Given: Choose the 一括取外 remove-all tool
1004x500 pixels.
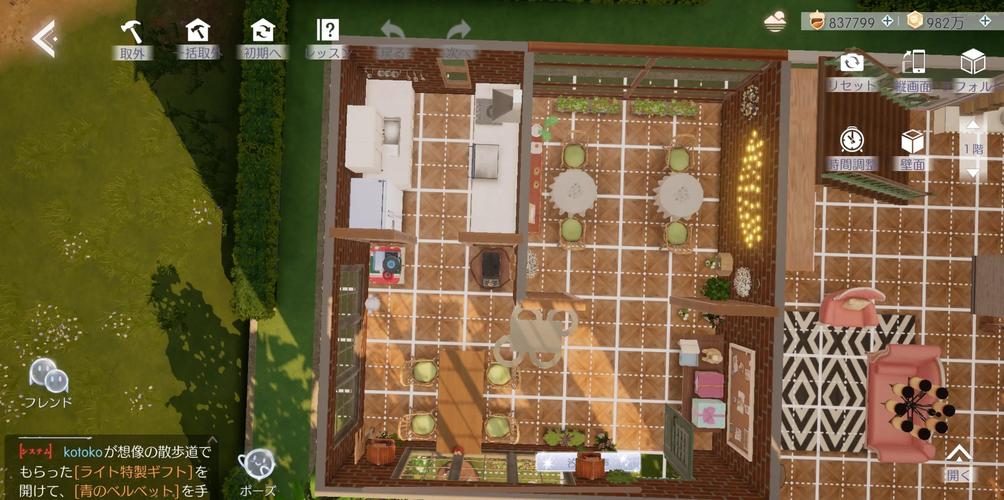Looking at the screenshot, I should coord(198,37).
